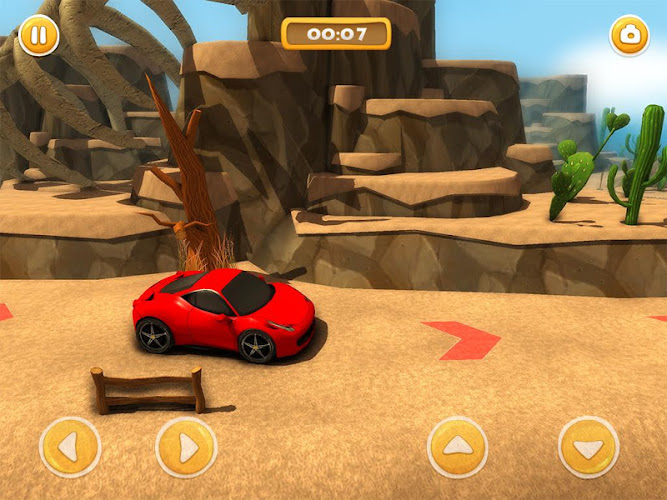Switch the camera view
Viewport: 667px width, 500px height.
point(629,36)
